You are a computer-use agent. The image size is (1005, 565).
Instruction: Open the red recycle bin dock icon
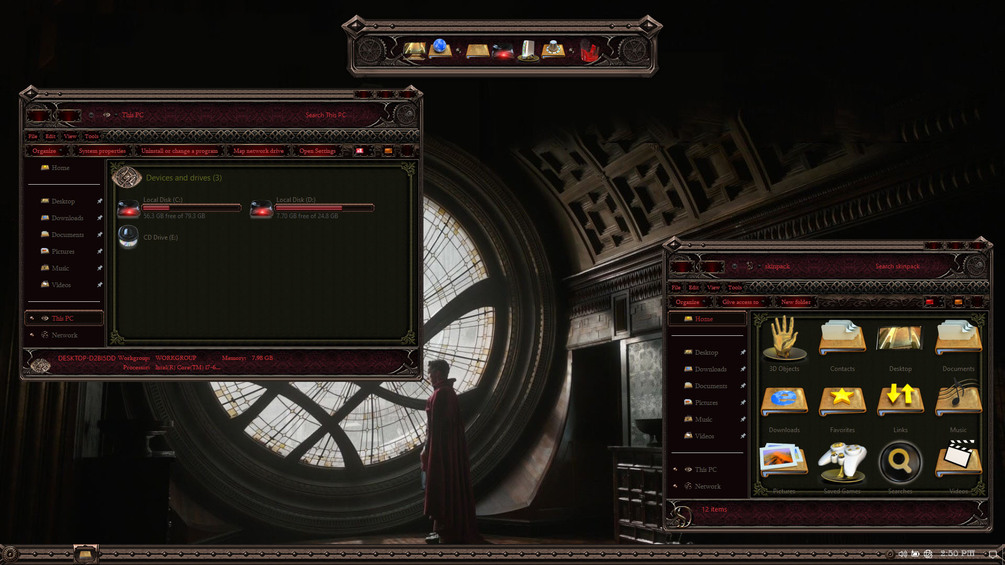point(589,50)
